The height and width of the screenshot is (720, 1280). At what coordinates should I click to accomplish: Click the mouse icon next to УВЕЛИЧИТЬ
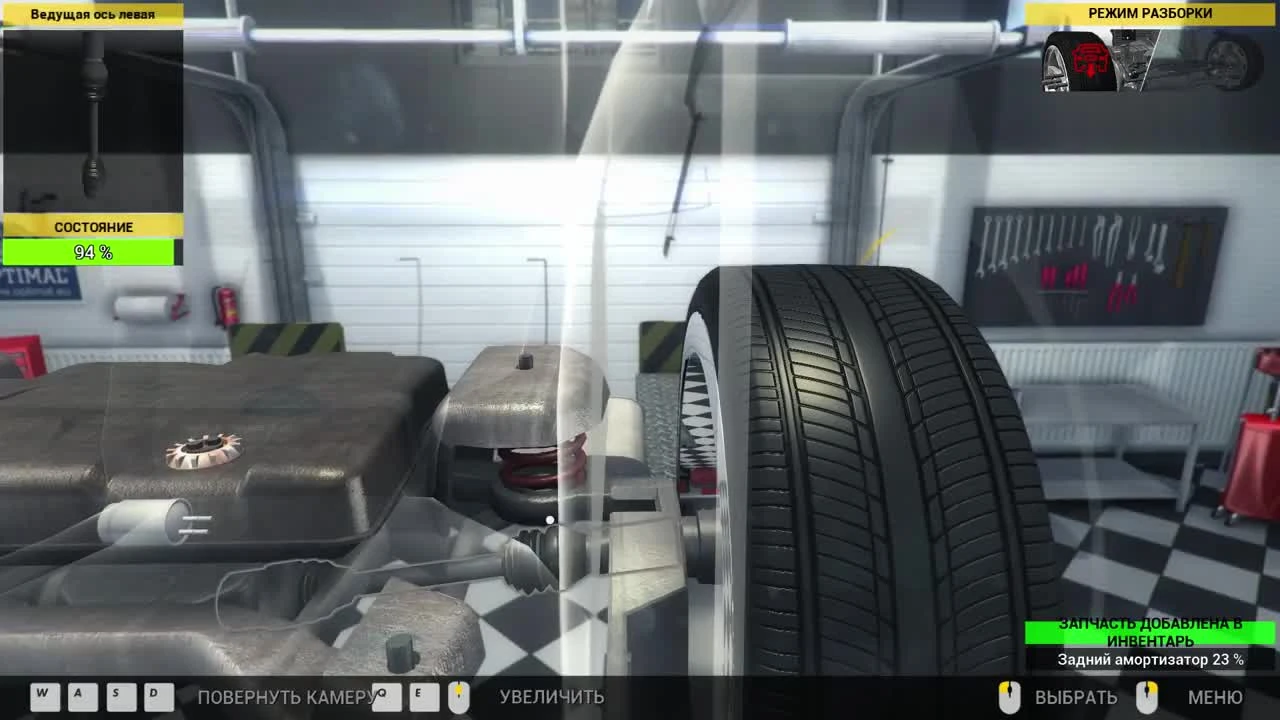click(x=459, y=697)
